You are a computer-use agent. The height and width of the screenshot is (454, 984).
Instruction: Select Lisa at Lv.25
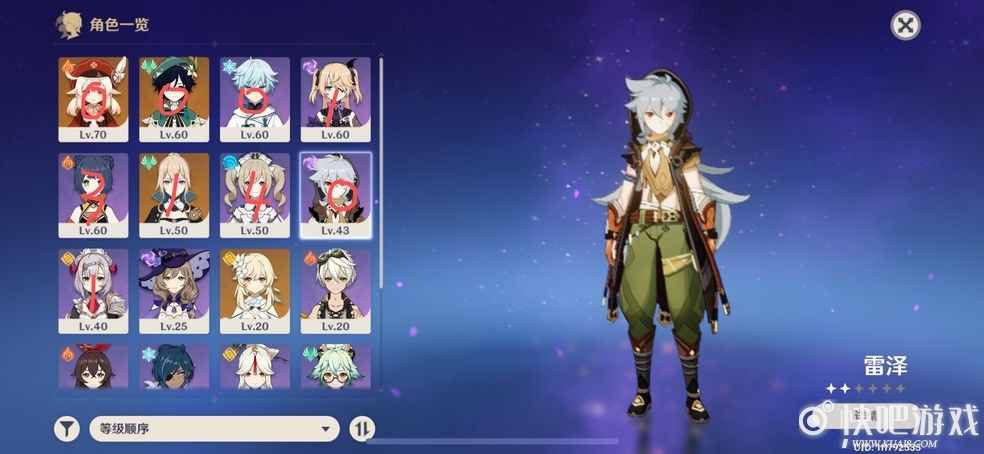click(x=174, y=290)
